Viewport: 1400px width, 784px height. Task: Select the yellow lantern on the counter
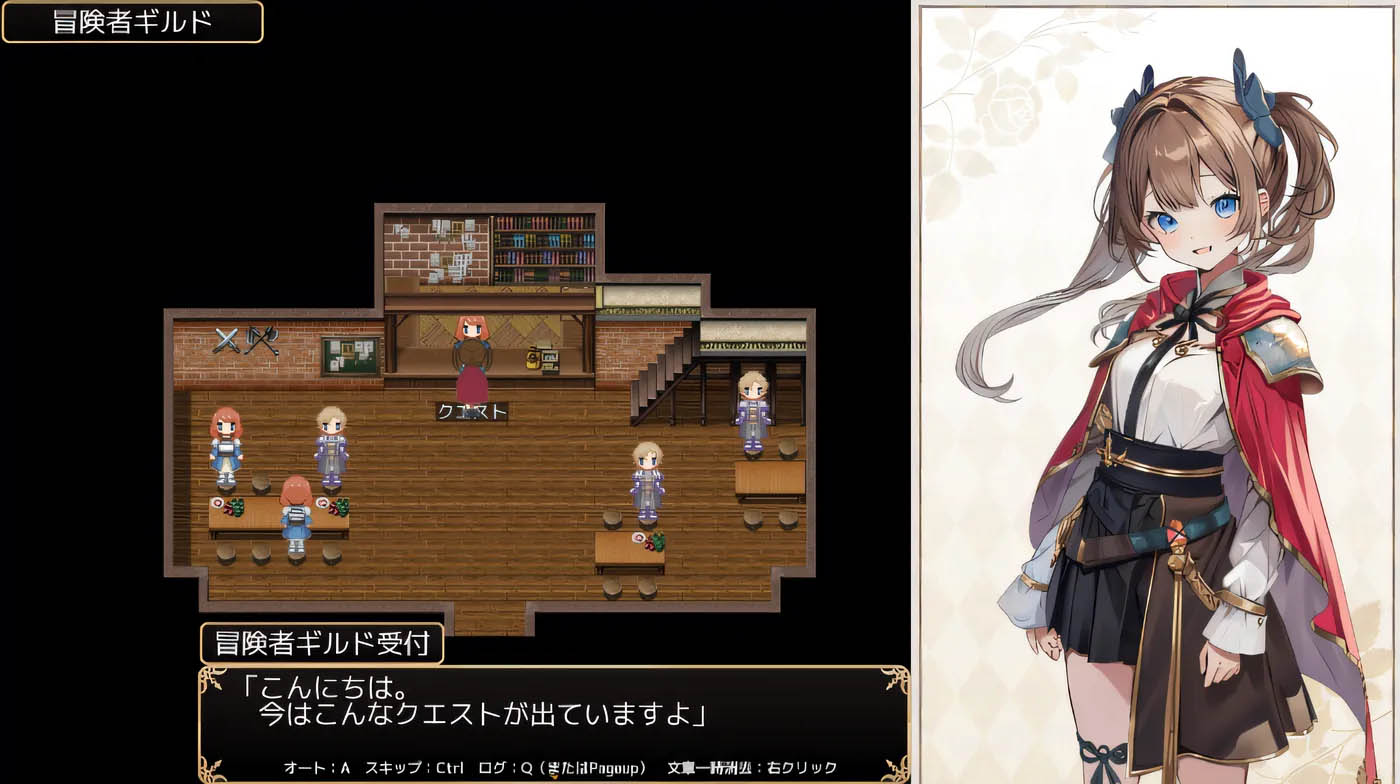pos(533,360)
